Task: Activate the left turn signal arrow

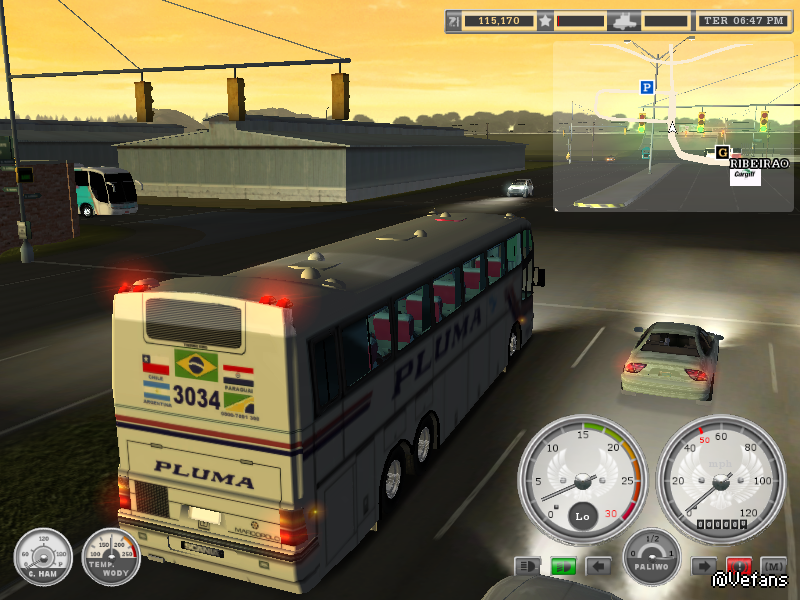Action: click(x=598, y=566)
